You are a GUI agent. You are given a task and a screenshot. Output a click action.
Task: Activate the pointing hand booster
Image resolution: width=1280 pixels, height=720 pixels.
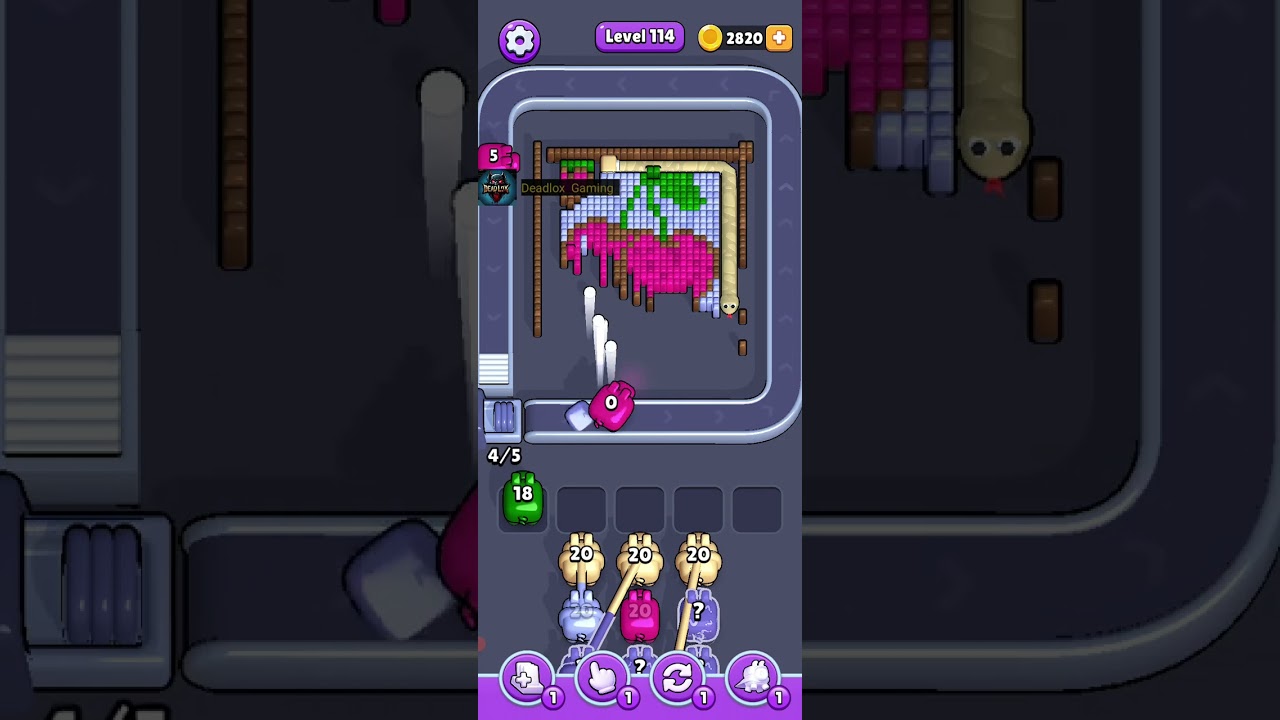click(x=602, y=679)
